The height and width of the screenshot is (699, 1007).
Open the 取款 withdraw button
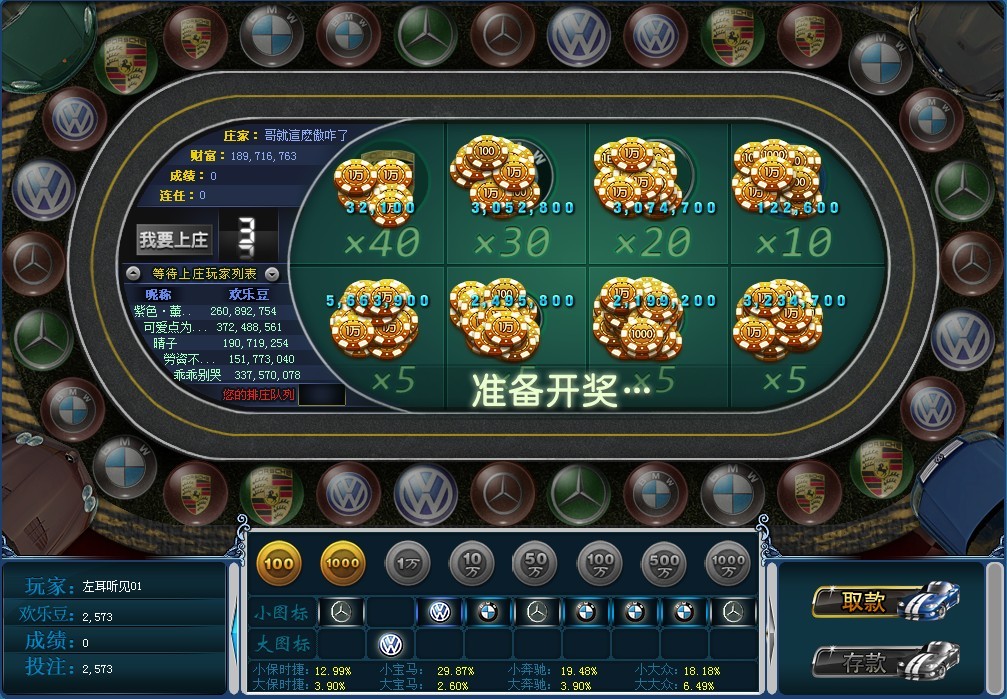866,601
